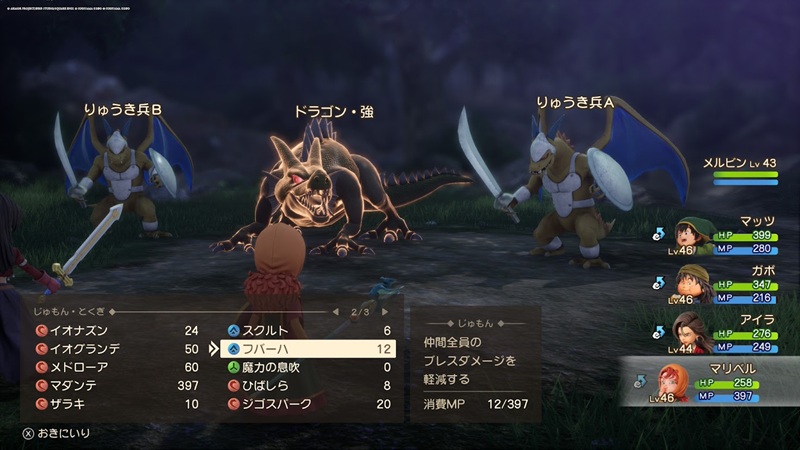
Task: Select マダンテ costing 397 MP
Action: tap(110, 386)
